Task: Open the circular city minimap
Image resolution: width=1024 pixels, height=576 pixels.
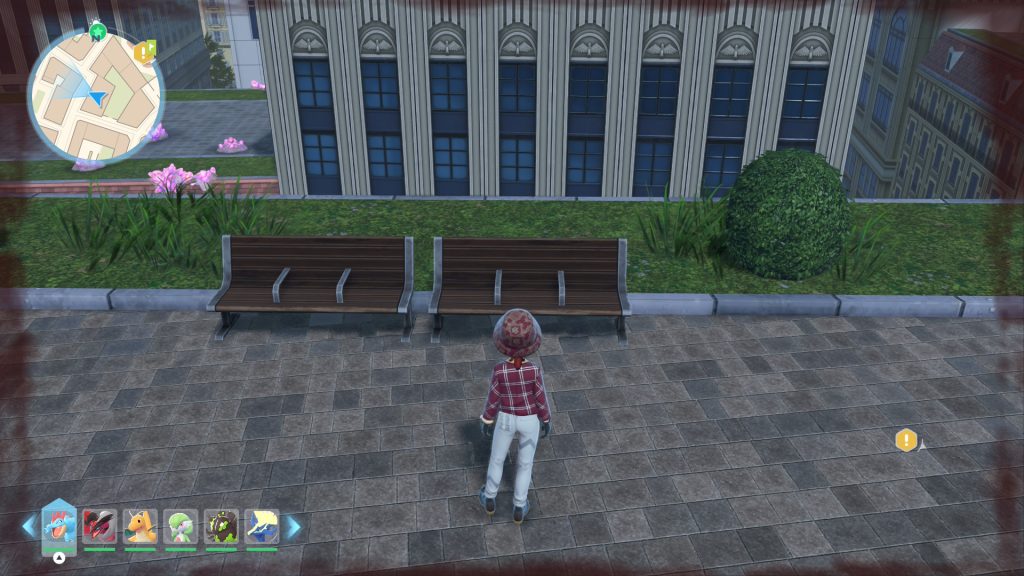Action: [95, 95]
